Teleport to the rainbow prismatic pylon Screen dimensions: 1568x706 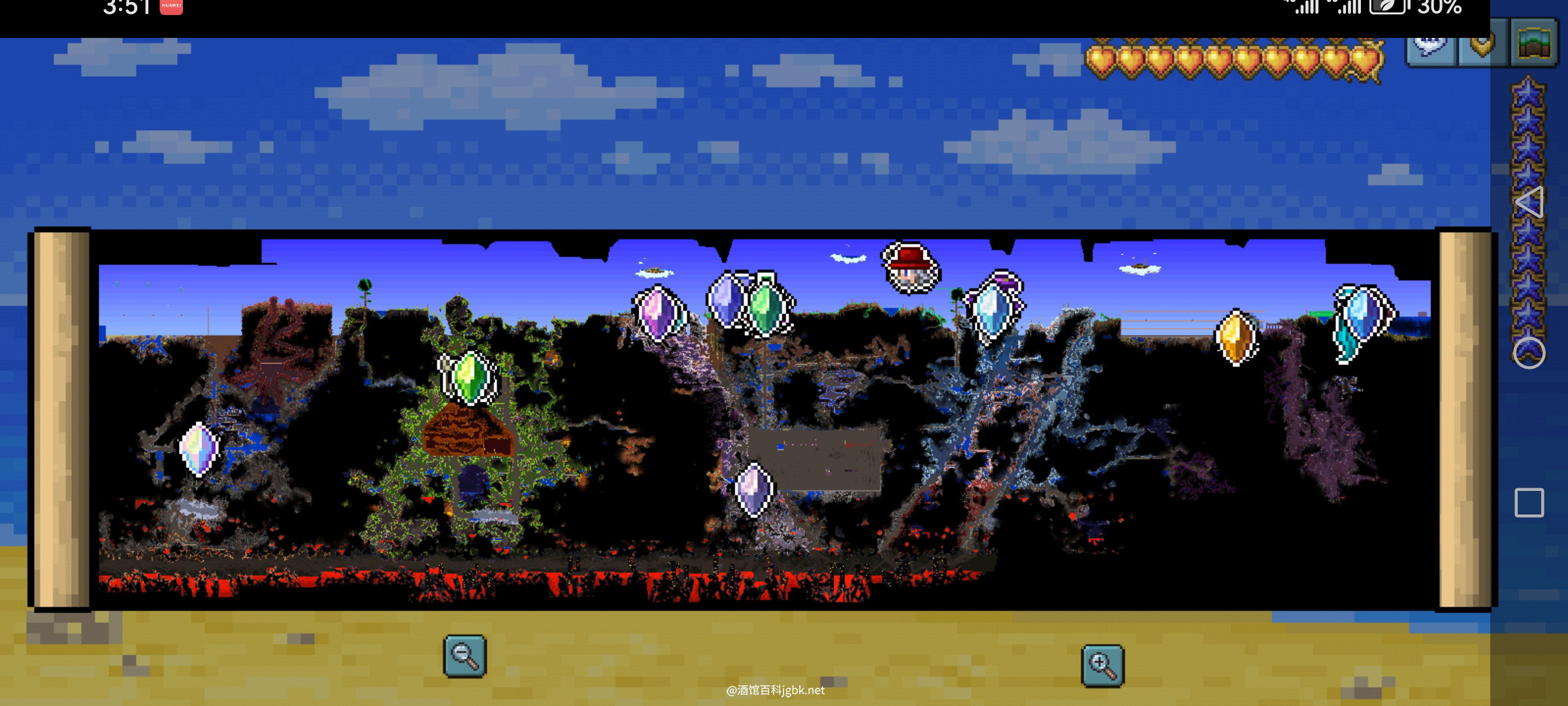(199, 449)
